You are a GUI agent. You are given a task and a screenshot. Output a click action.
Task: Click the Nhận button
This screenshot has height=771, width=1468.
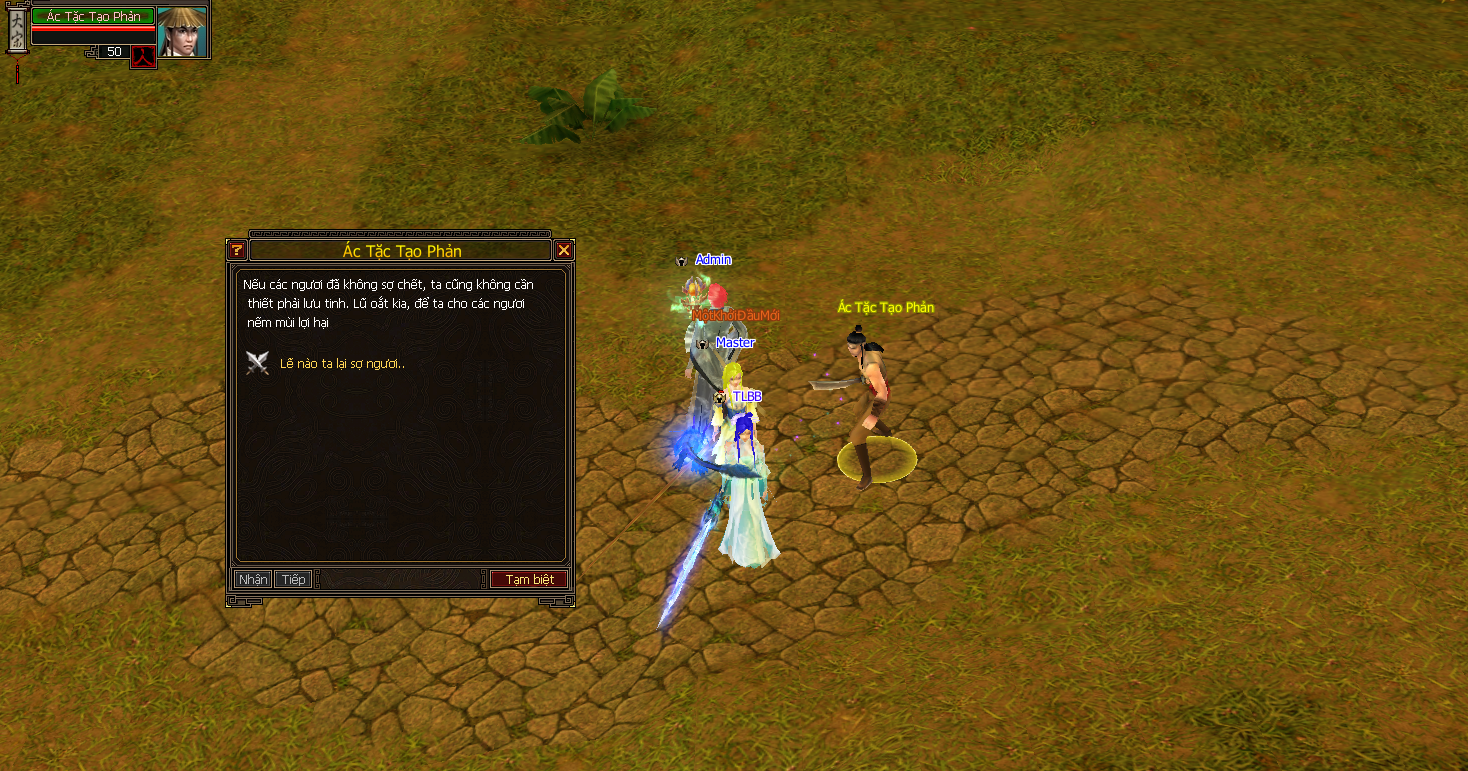(x=253, y=580)
